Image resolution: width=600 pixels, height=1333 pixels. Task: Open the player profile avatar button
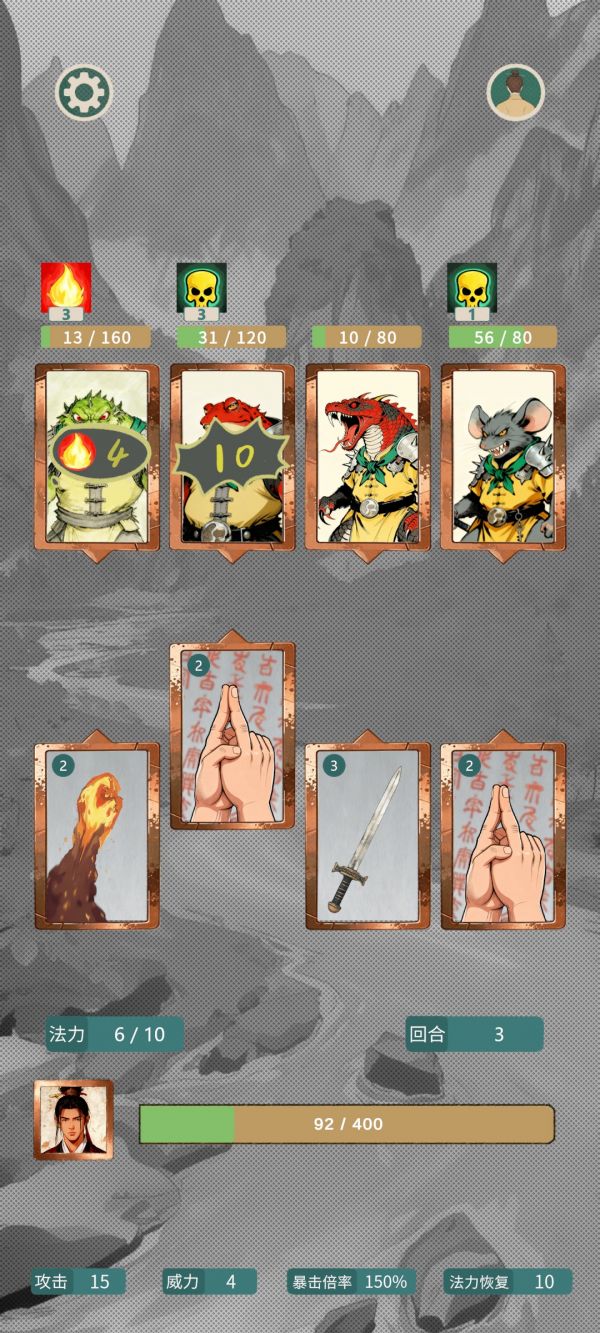point(515,92)
